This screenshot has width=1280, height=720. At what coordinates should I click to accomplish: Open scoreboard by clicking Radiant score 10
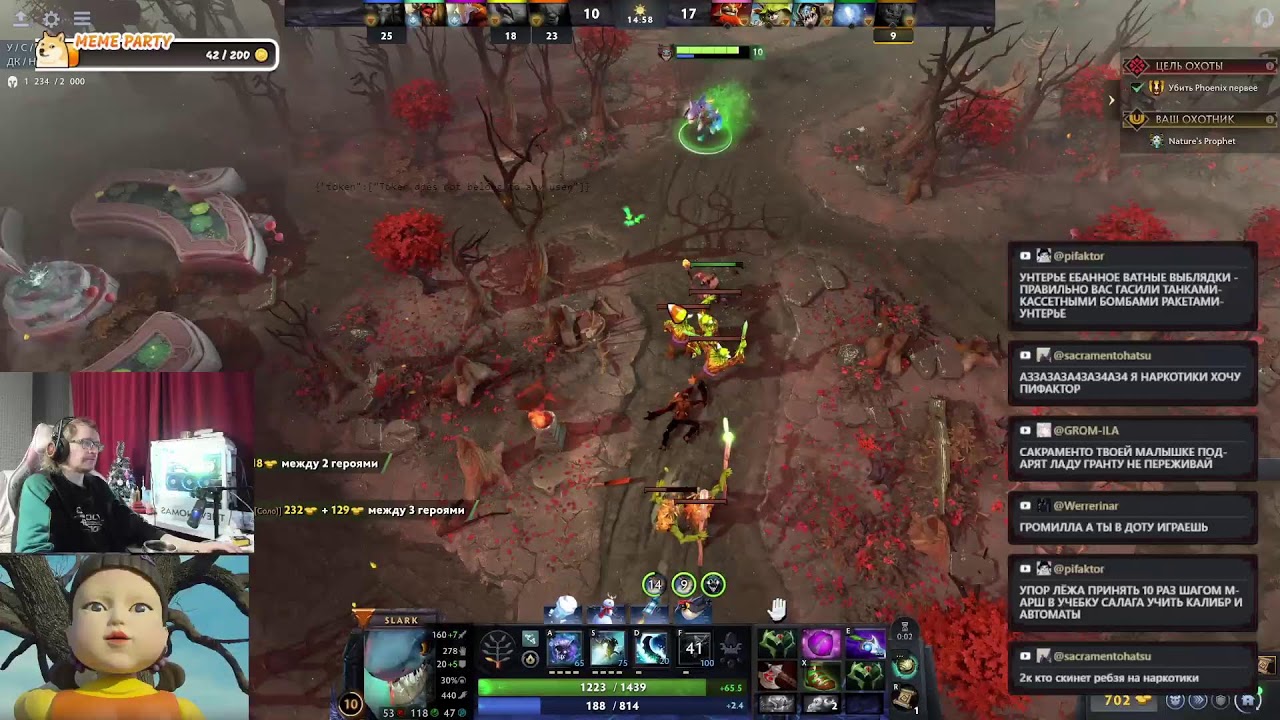point(589,14)
